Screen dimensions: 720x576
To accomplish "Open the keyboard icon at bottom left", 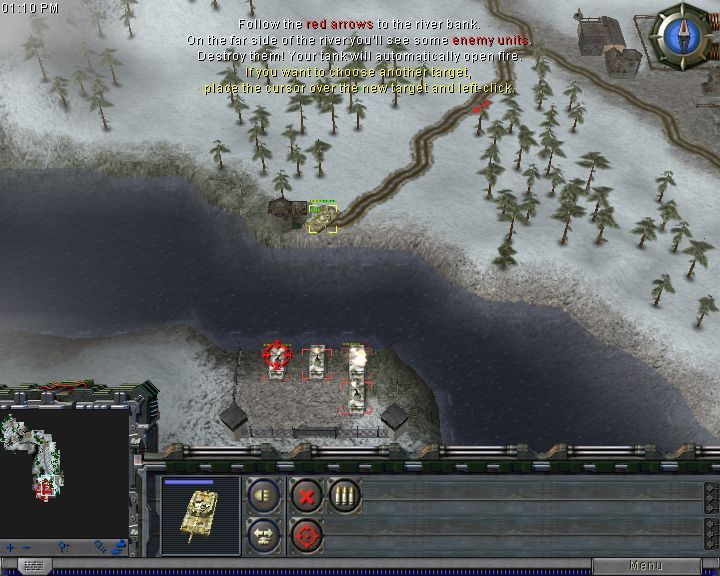I will tap(33, 566).
